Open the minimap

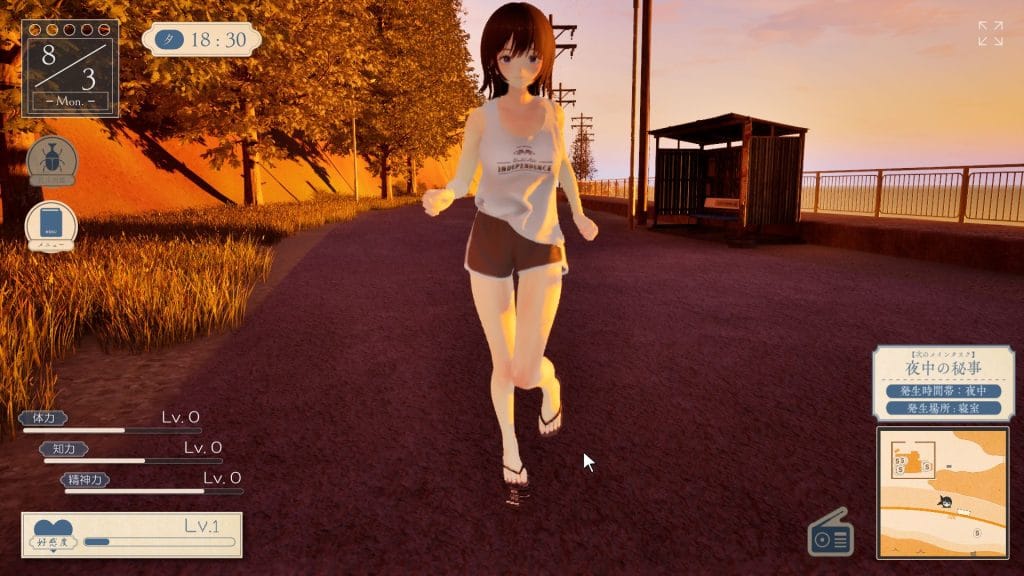pos(942,492)
